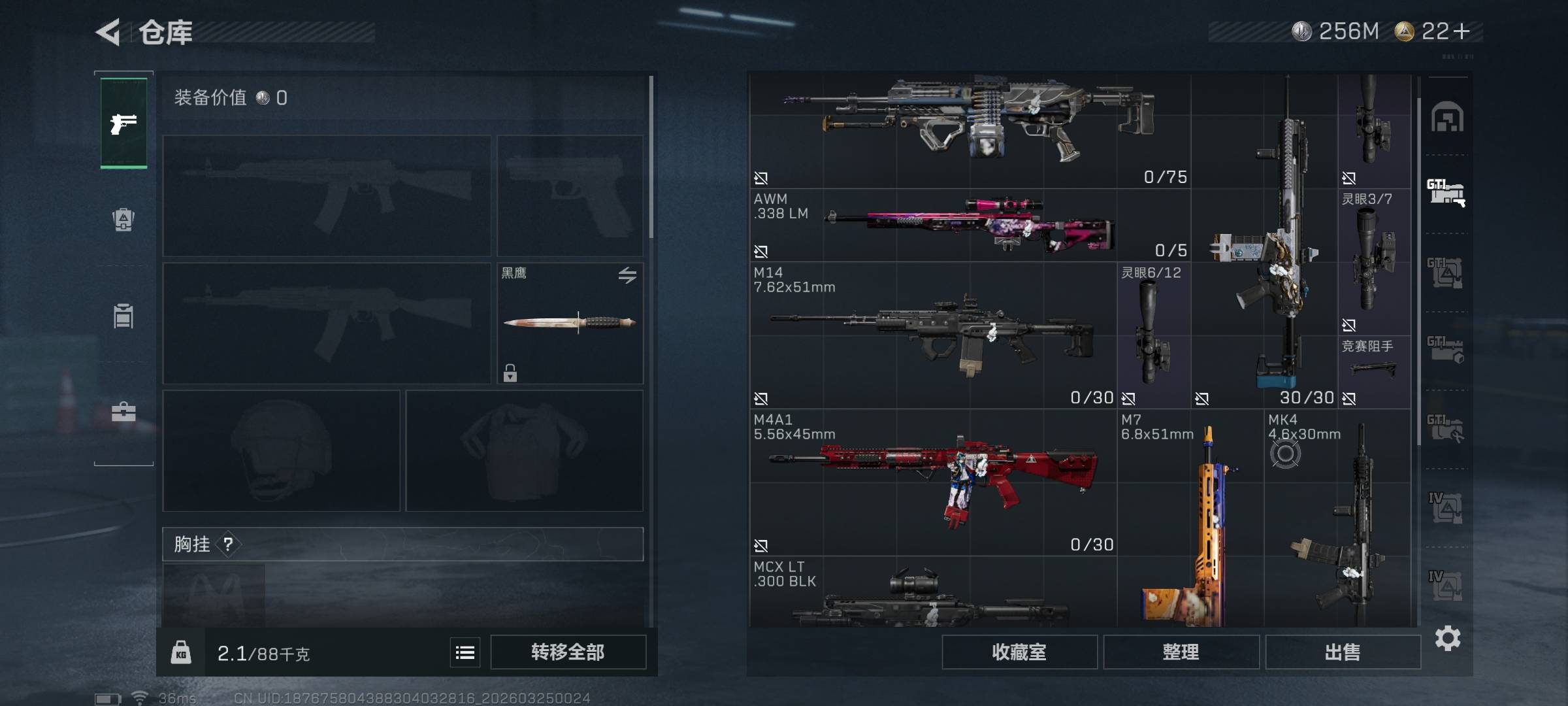Go back from the 仓库 warehouse screen
Viewport: 1568px width, 706px height.
(x=108, y=32)
